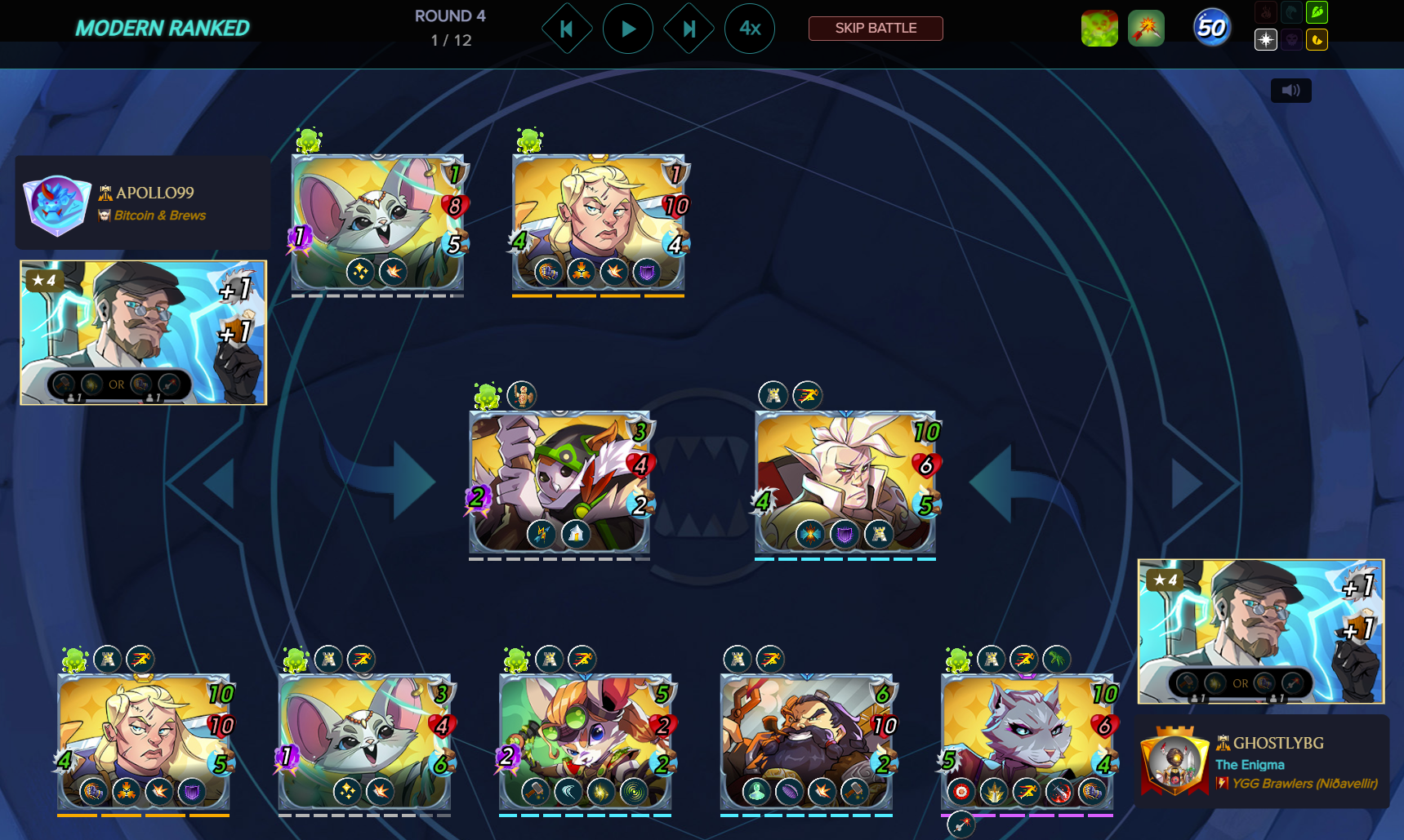
Task: Set playback speed to 4x
Action: (750, 29)
